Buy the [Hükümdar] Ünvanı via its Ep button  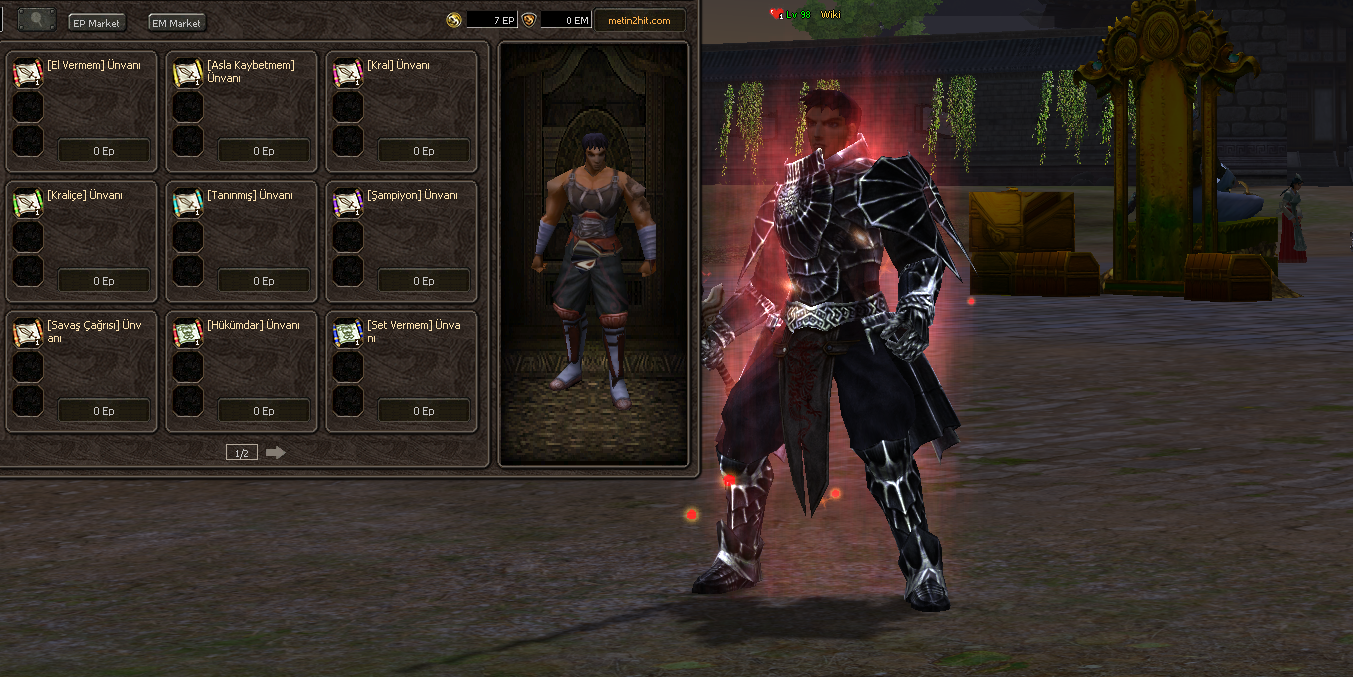[x=263, y=411]
